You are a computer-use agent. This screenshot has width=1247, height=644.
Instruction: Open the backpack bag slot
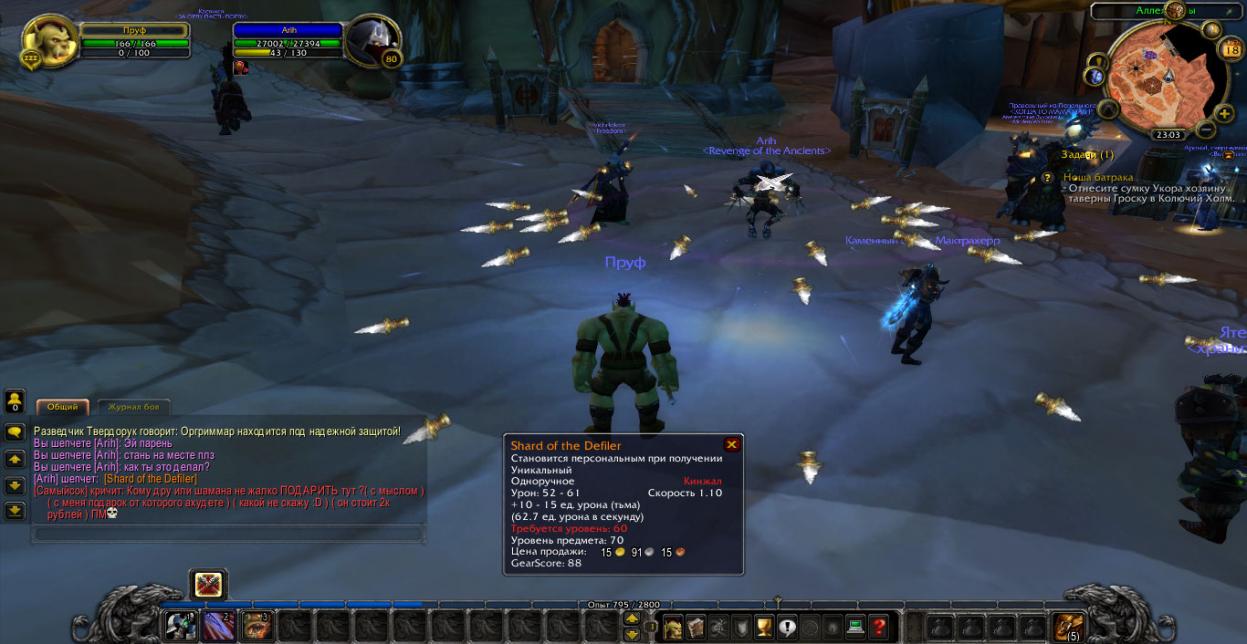[1068, 626]
